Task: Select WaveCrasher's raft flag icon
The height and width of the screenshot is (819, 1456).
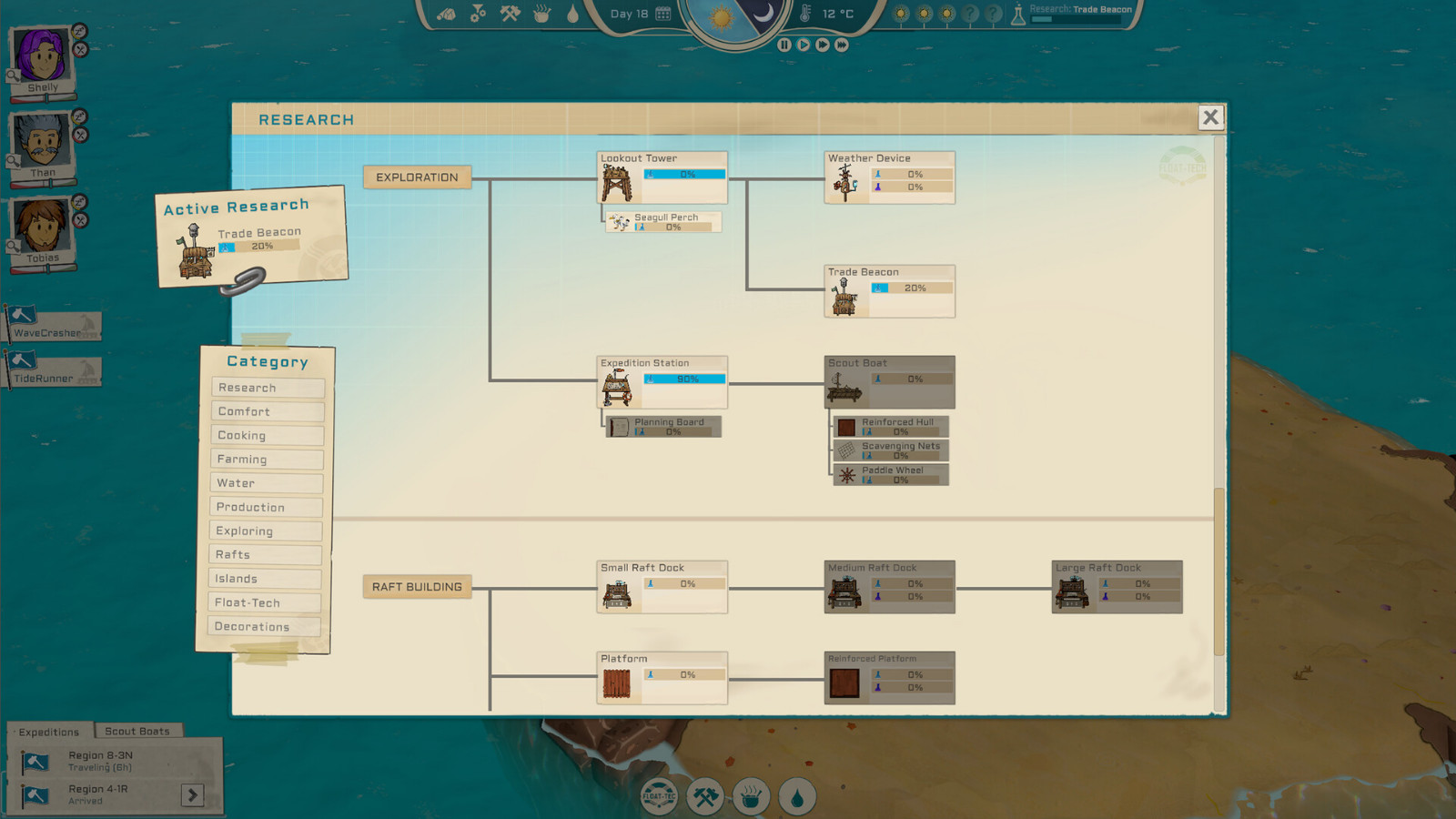Action: click(x=25, y=316)
